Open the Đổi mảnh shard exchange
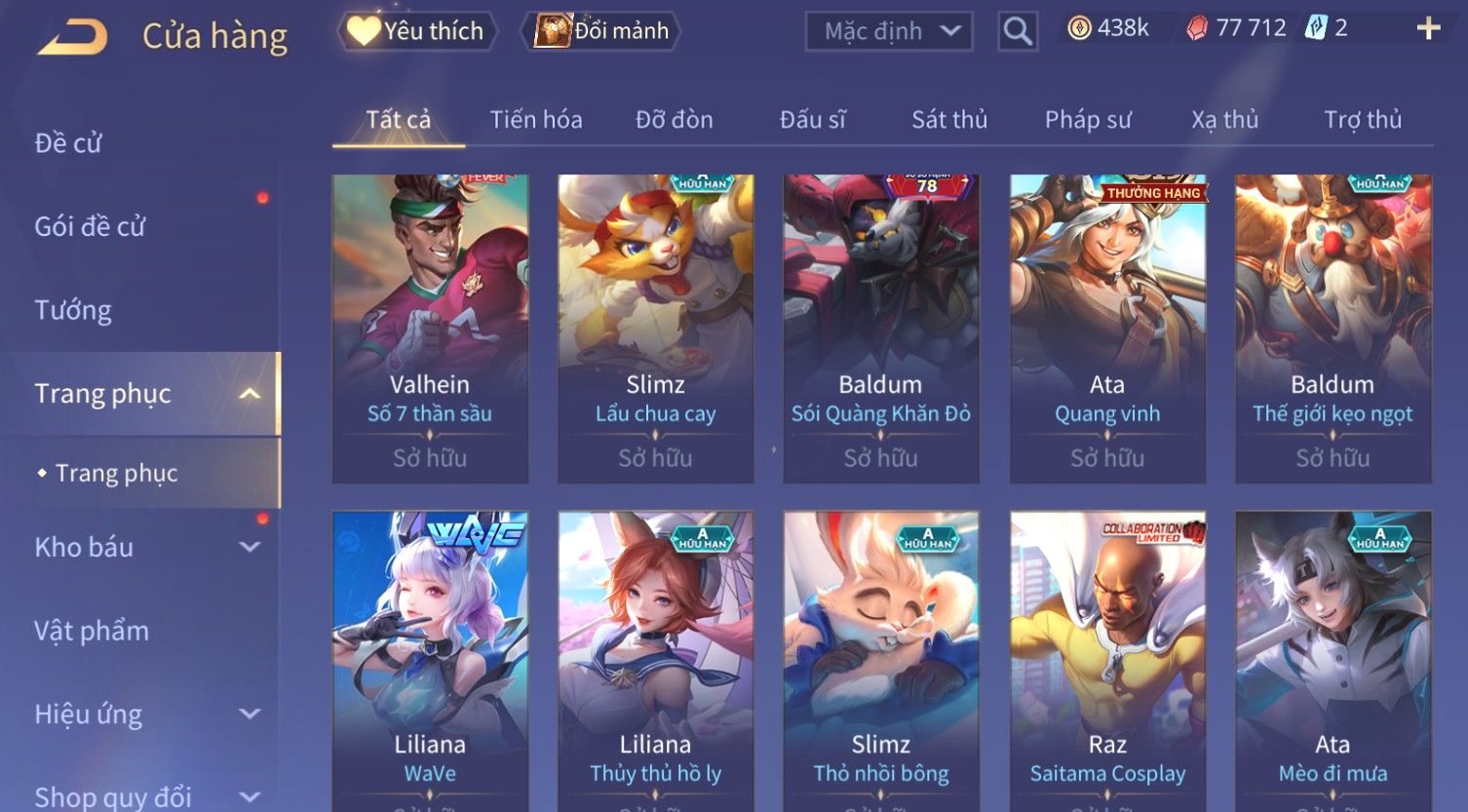Screen dimensions: 1468x812 [602, 31]
